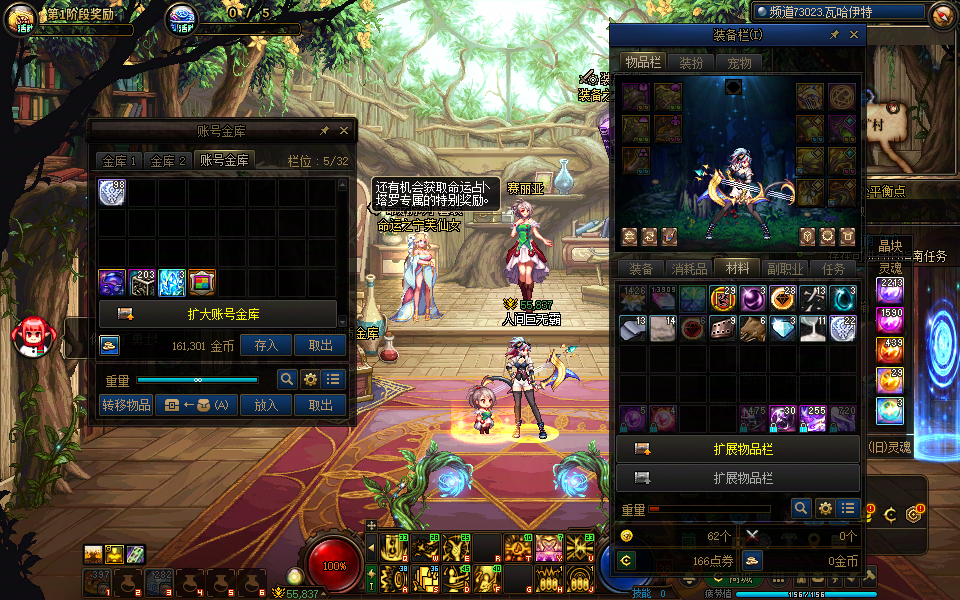960x600 pixels.
Task: Open the inventory search magnifier button
Action: (x=801, y=509)
